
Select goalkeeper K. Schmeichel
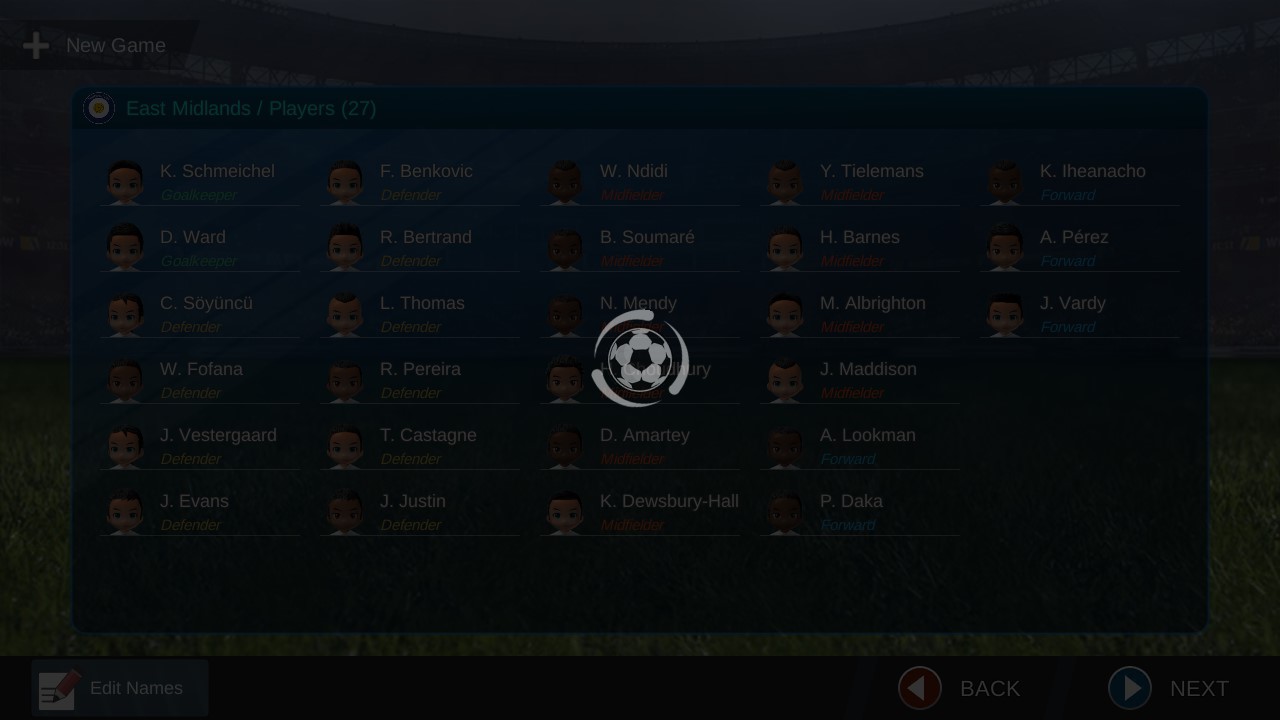coord(200,182)
